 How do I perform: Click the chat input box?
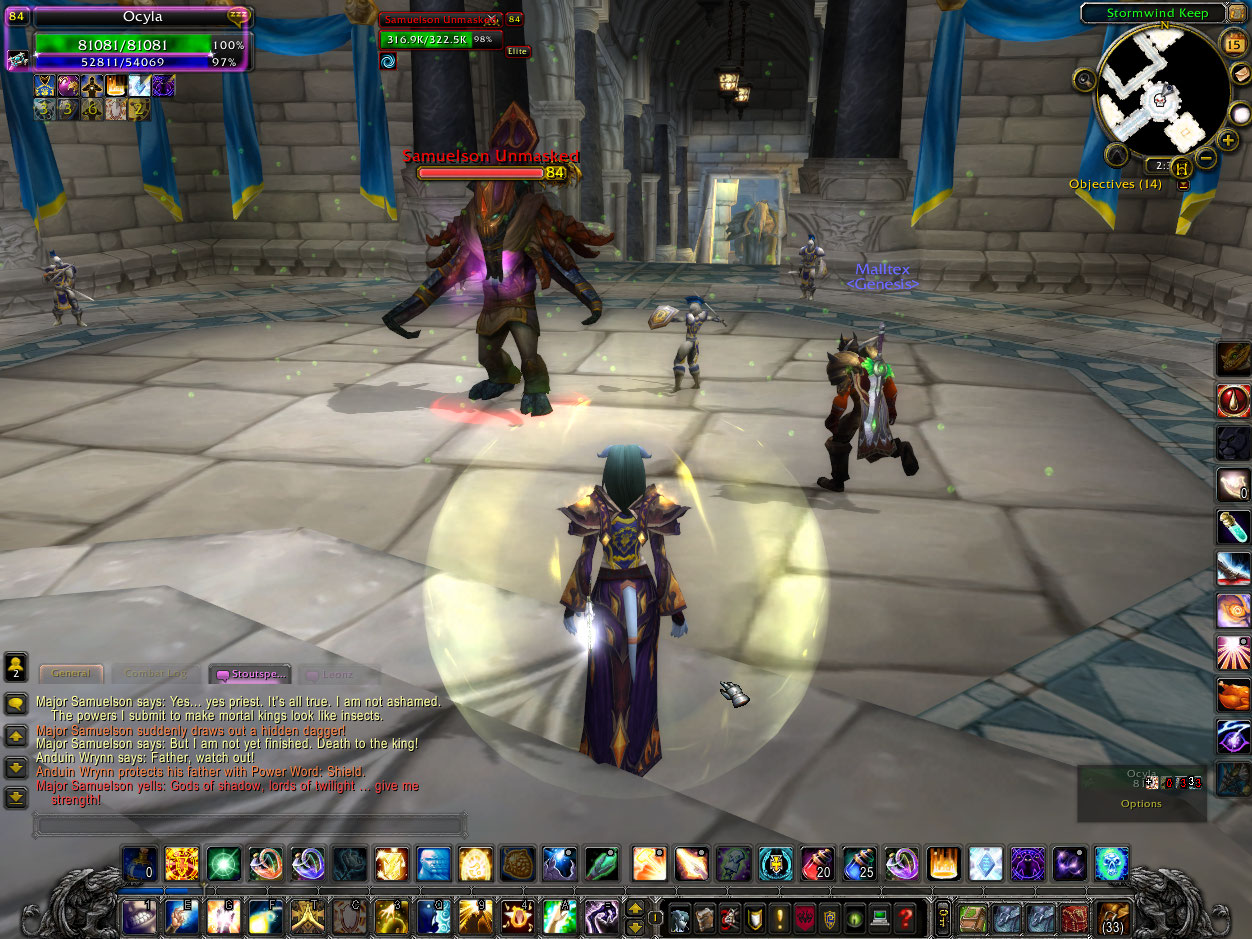coord(250,826)
